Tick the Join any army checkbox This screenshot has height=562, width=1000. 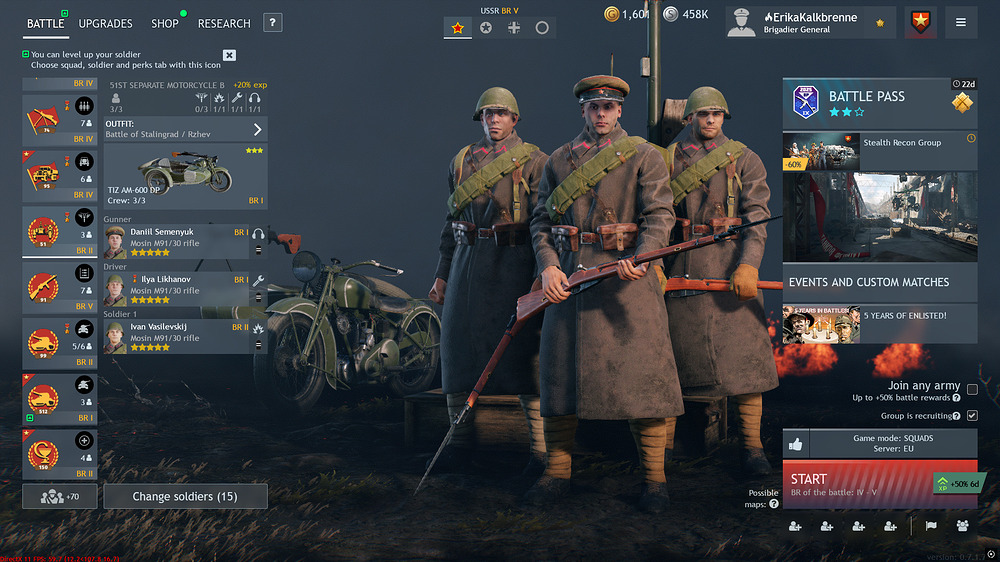[972, 389]
